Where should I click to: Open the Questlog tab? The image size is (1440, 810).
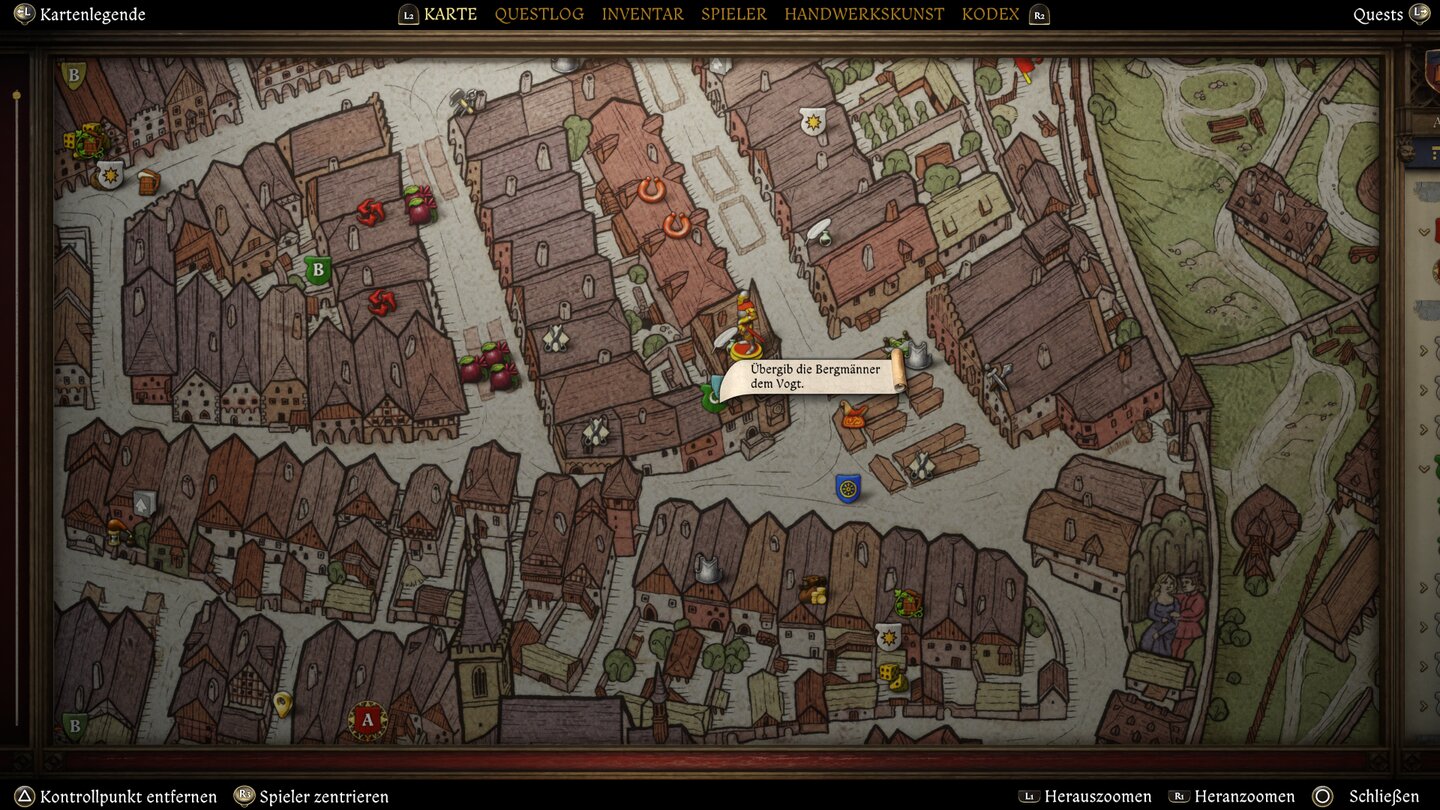coord(539,14)
